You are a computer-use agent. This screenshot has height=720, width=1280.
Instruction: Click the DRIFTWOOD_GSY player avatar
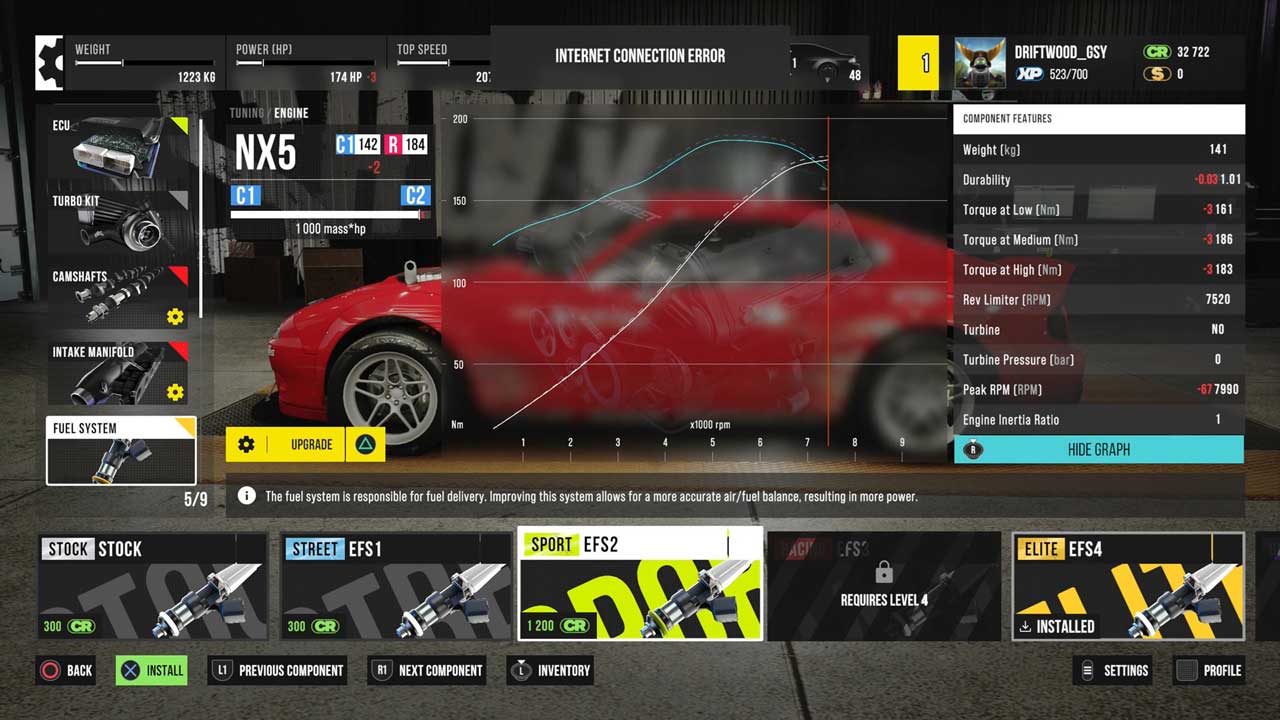980,64
